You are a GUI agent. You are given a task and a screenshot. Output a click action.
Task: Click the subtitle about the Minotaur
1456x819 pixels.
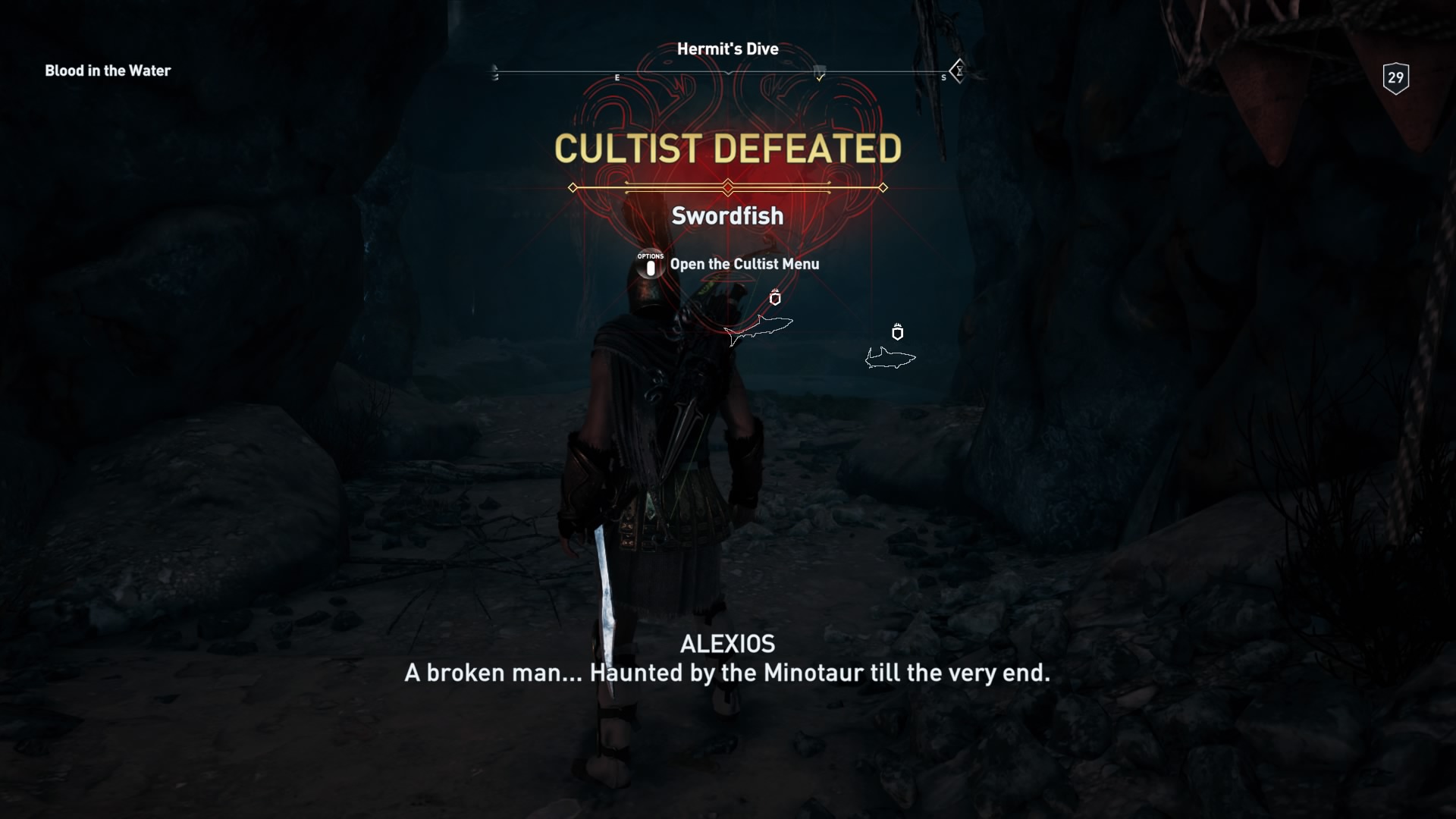[727, 673]
